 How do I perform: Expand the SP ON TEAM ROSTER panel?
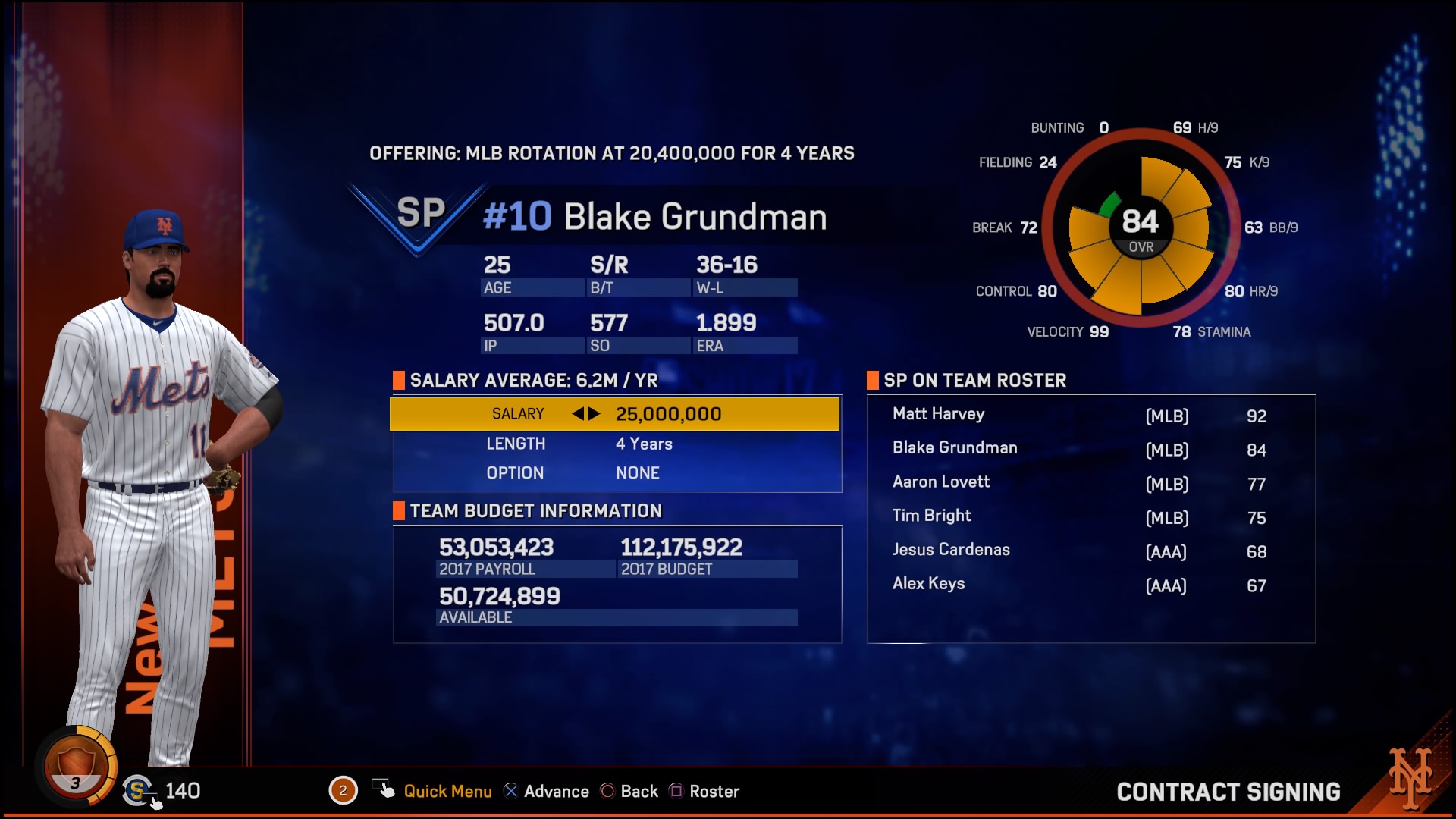(975, 381)
